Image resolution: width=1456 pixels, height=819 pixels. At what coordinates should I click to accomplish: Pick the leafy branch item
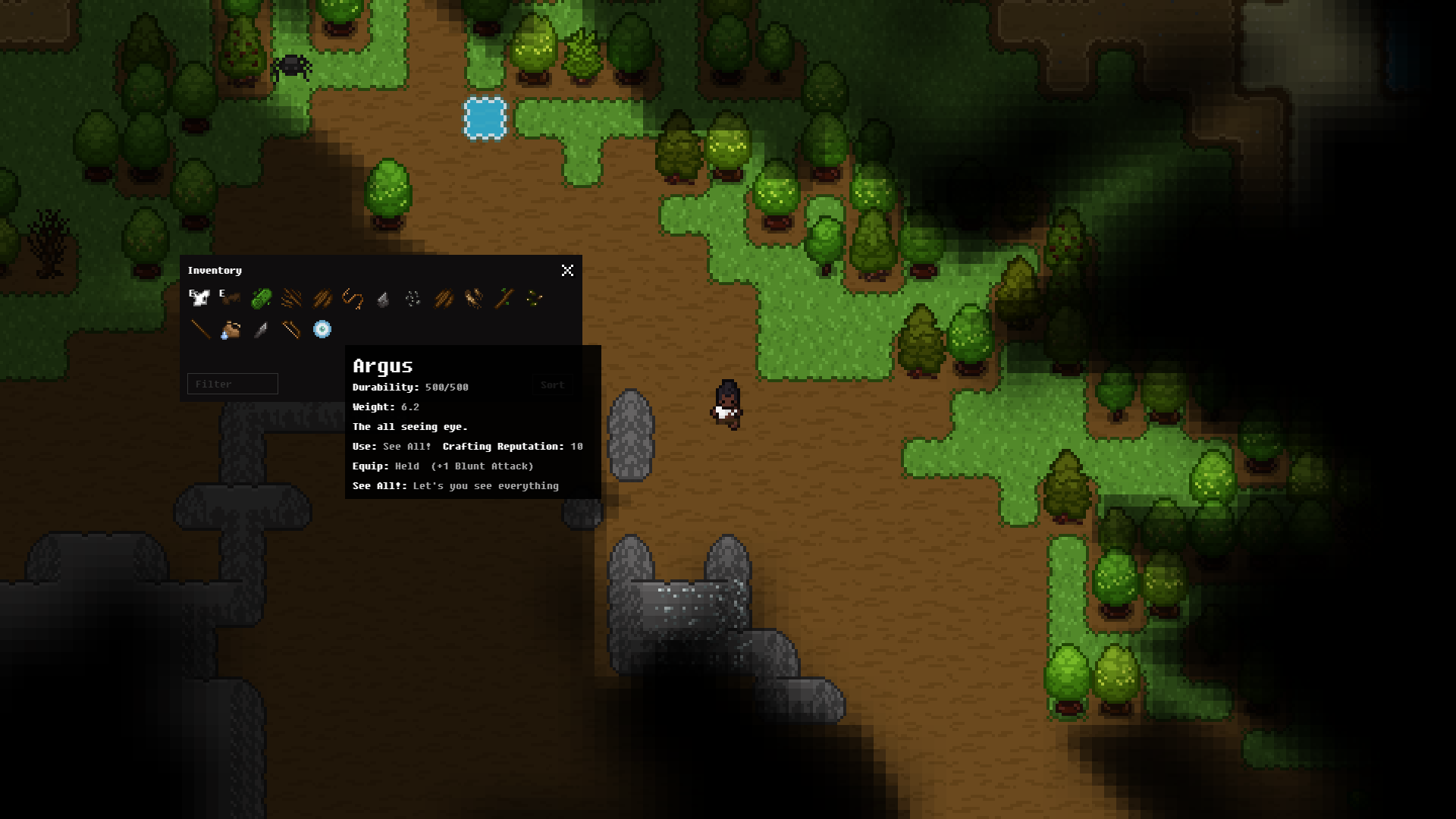tap(504, 298)
